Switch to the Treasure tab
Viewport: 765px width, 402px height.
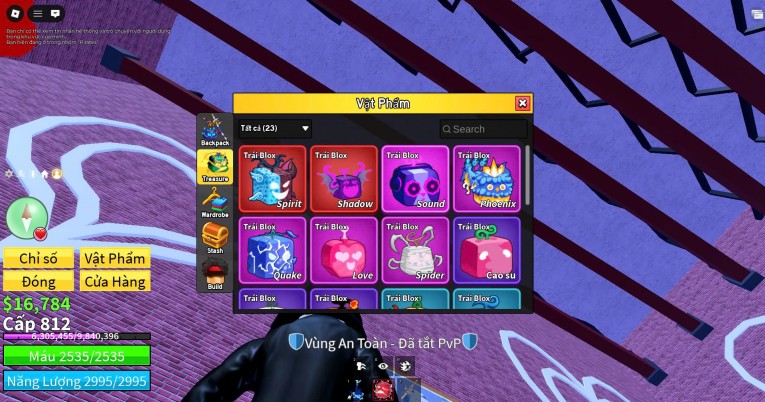click(214, 166)
